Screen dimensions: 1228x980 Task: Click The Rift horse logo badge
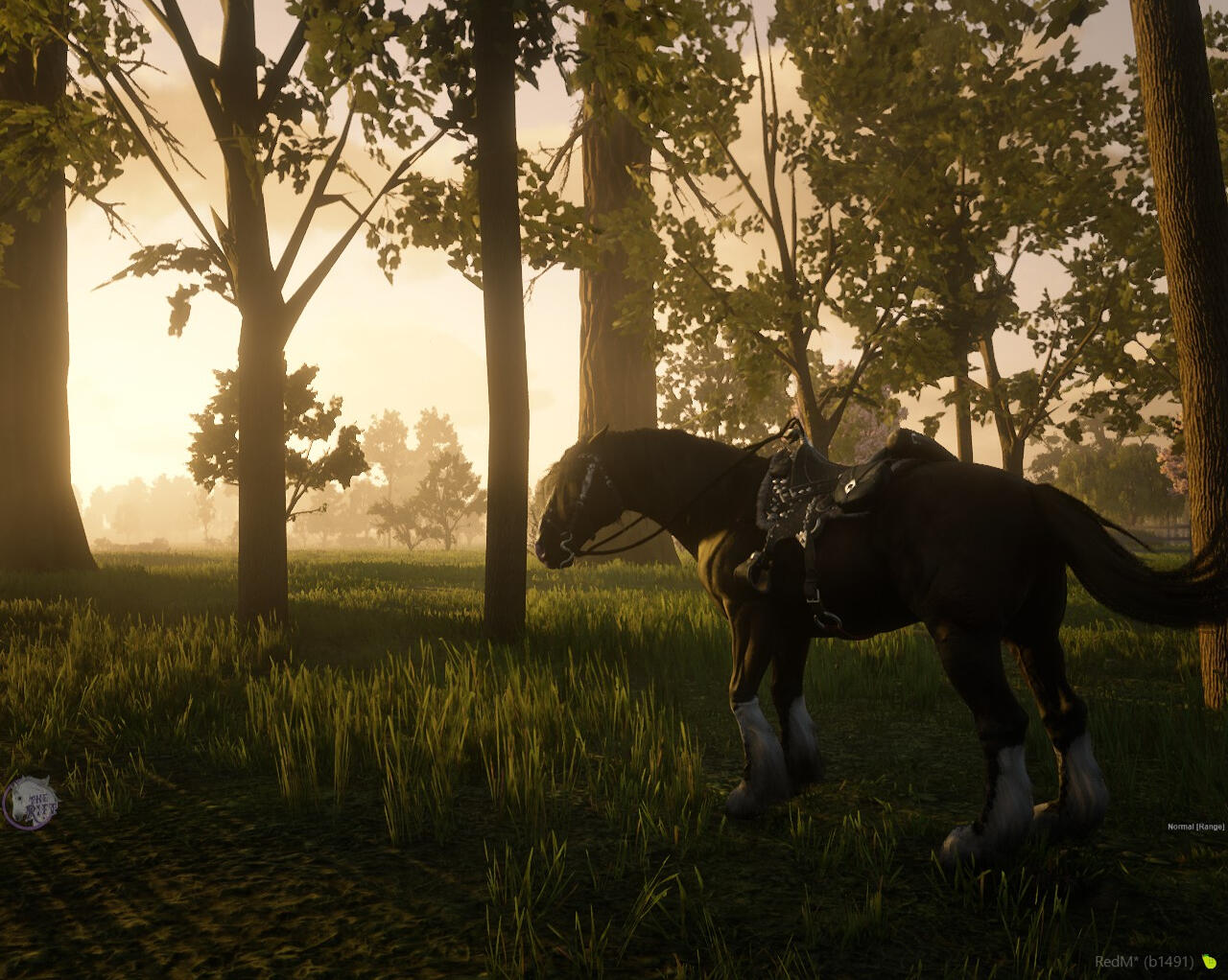coord(30,803)
